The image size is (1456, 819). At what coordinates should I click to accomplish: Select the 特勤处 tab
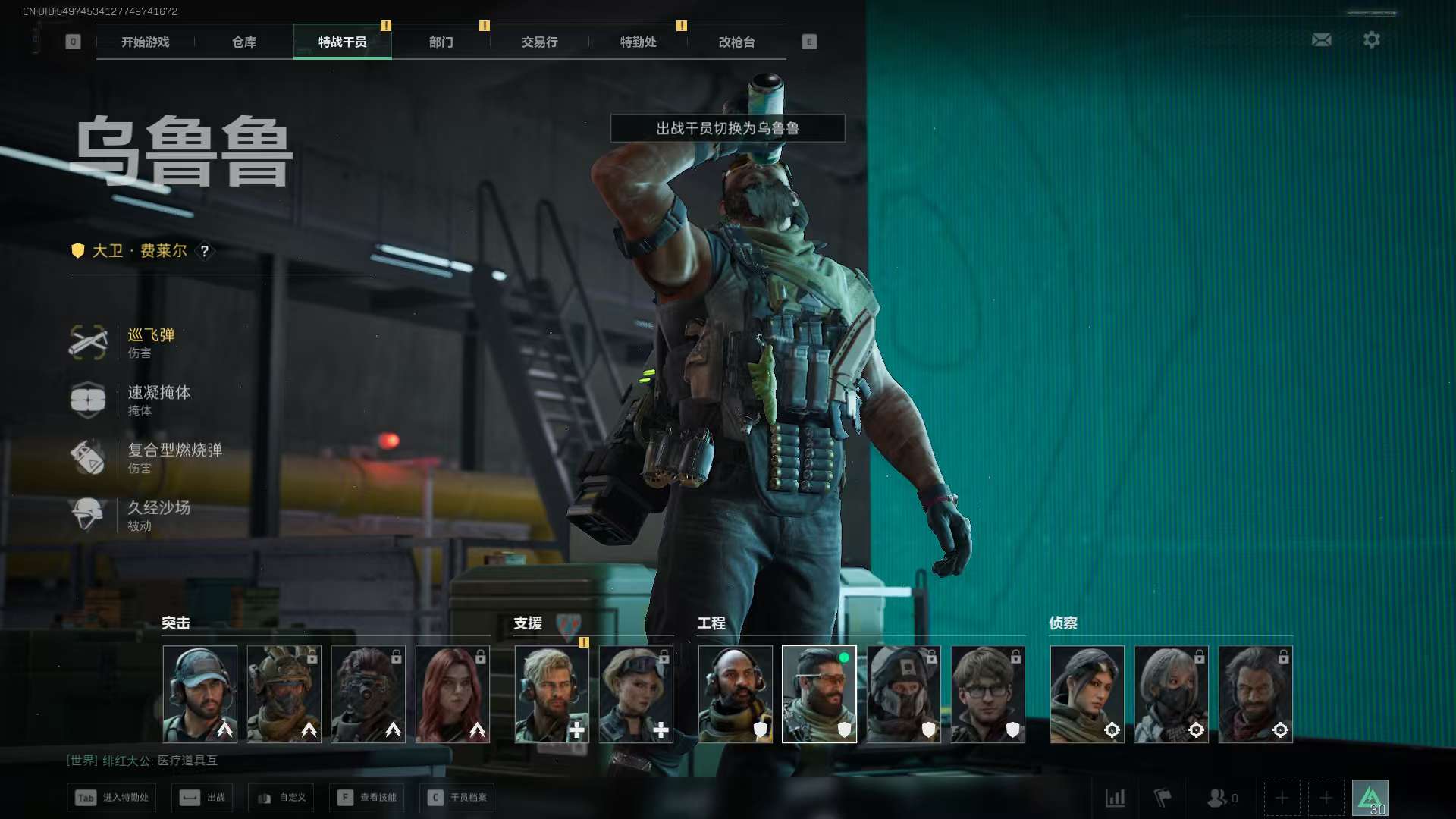pos(639,42)
